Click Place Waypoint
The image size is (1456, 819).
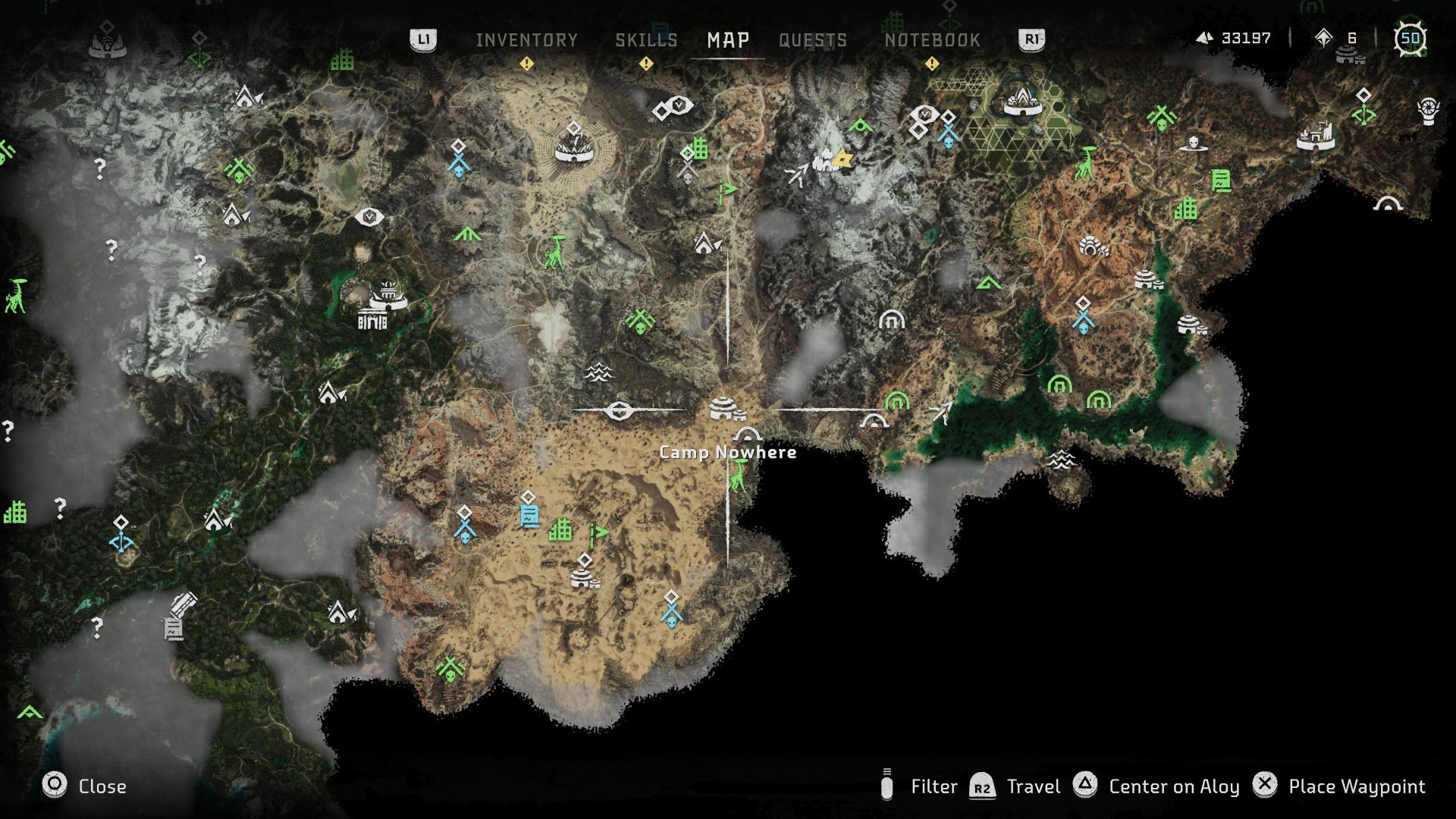coord(1357,787)
